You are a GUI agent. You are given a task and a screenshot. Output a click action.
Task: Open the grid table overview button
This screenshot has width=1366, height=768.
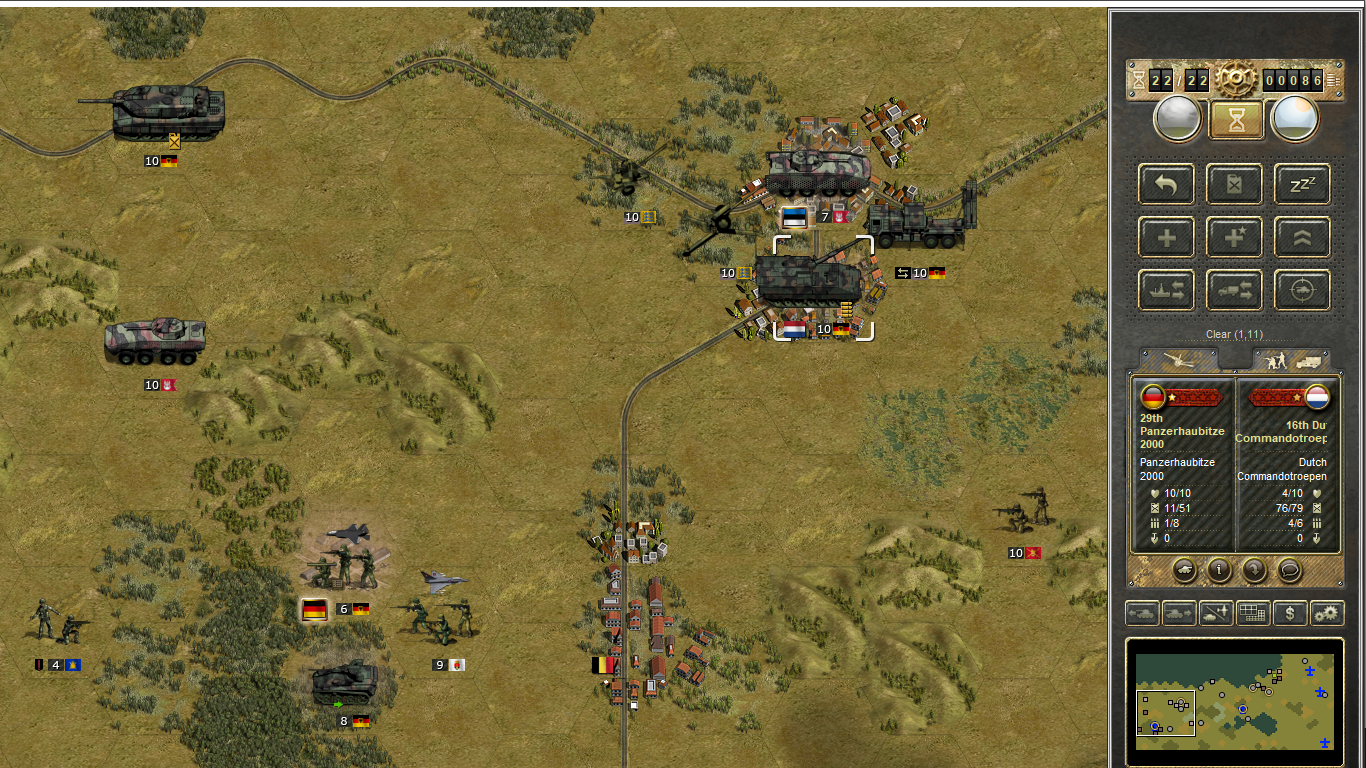(x=1253, y=613)
